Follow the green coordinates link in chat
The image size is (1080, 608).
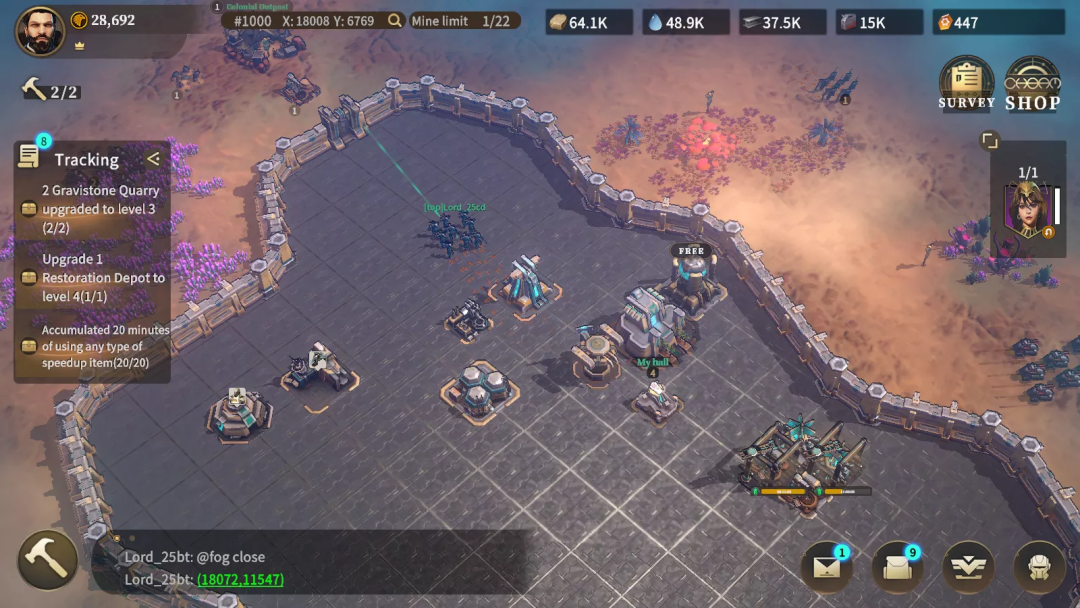click(240, 579)
